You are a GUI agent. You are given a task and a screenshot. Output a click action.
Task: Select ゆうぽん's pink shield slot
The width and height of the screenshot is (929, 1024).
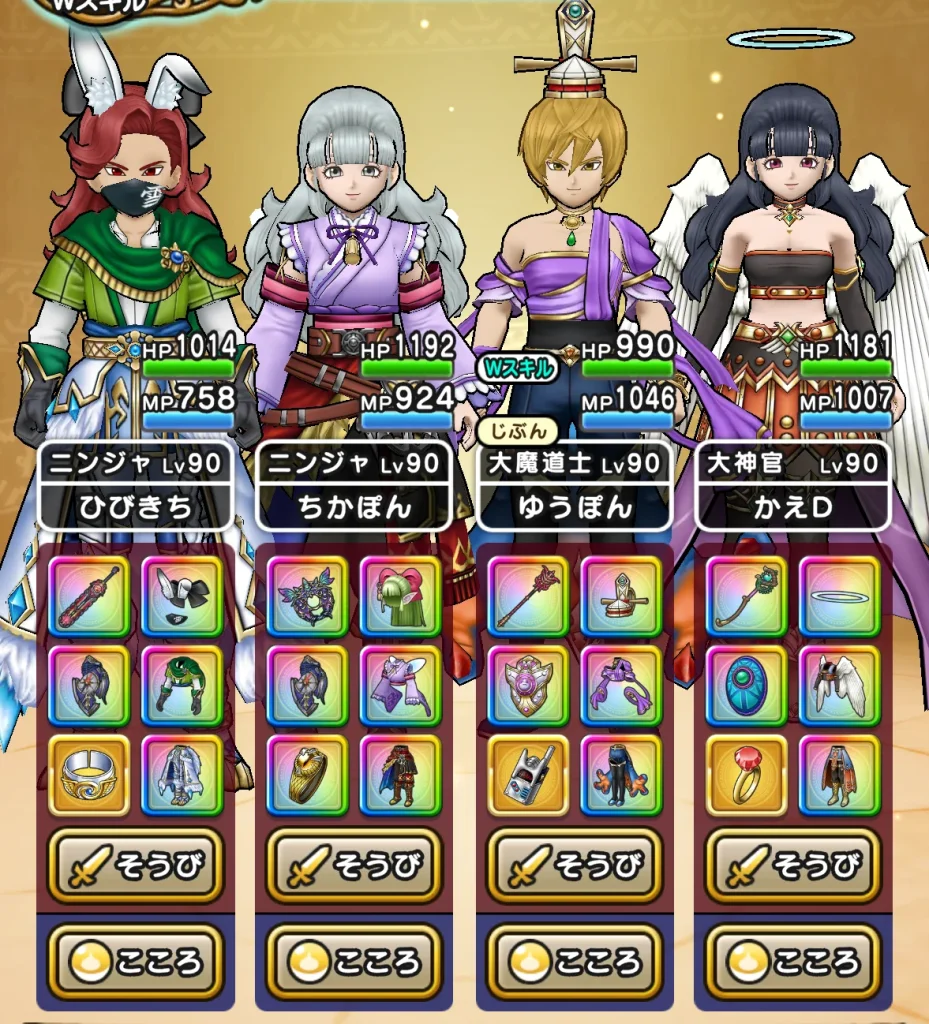(x=527, y=686)
